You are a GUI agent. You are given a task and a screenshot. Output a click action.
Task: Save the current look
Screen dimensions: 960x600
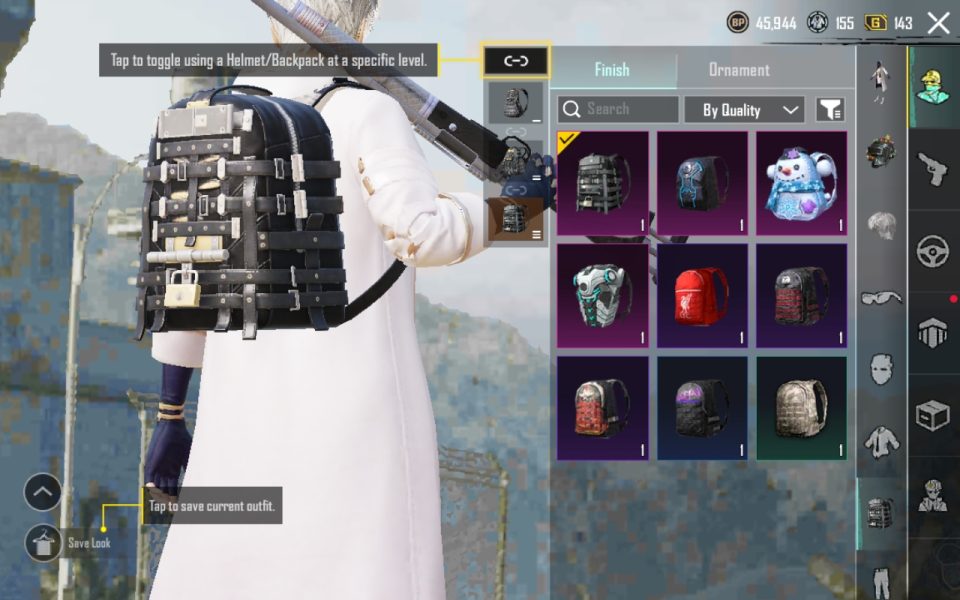43,542
